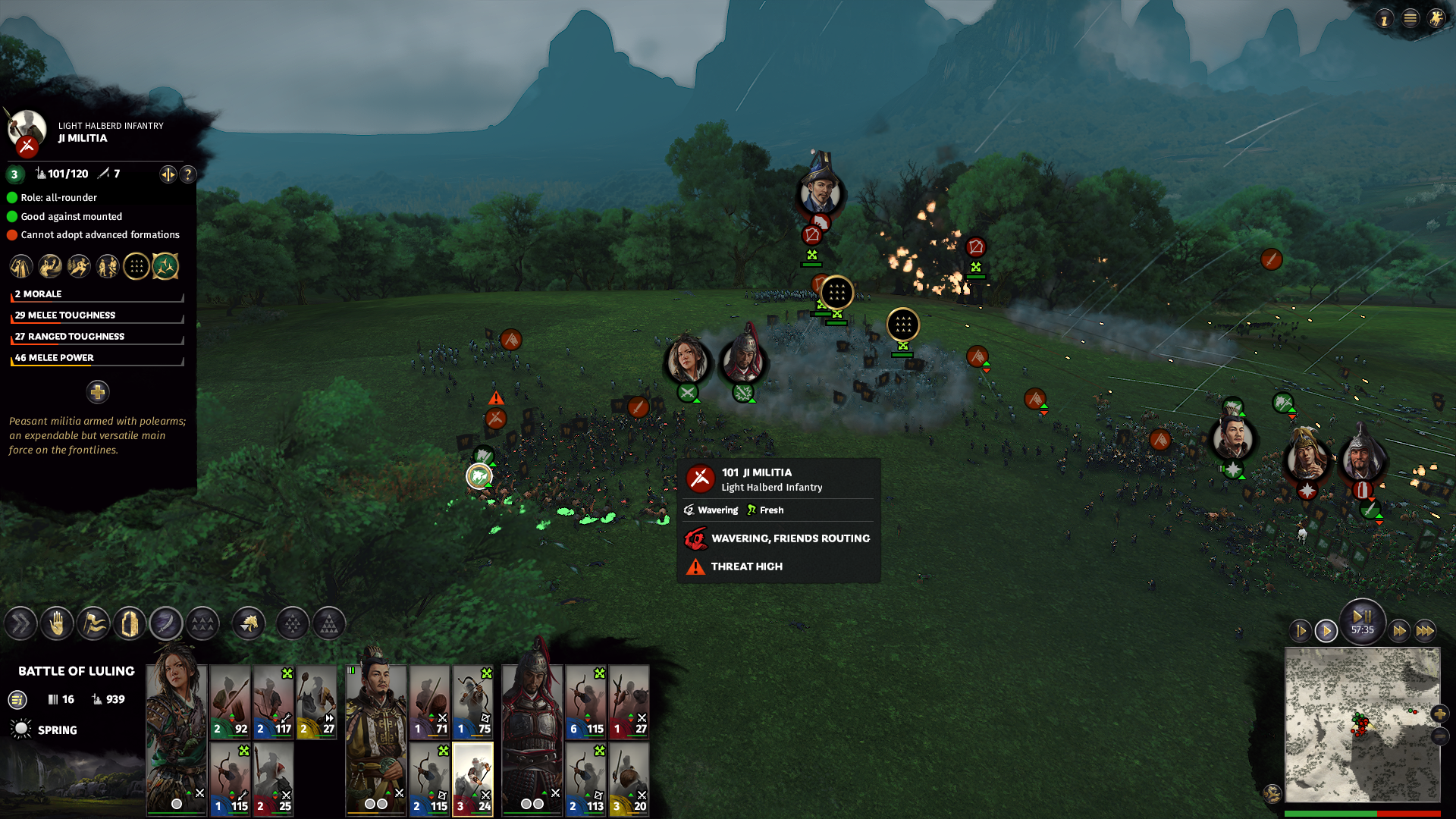Choose the archer unit card with 75 men
The width and height of the screenshot is (1456, 819).
click(x=473, y=701)
